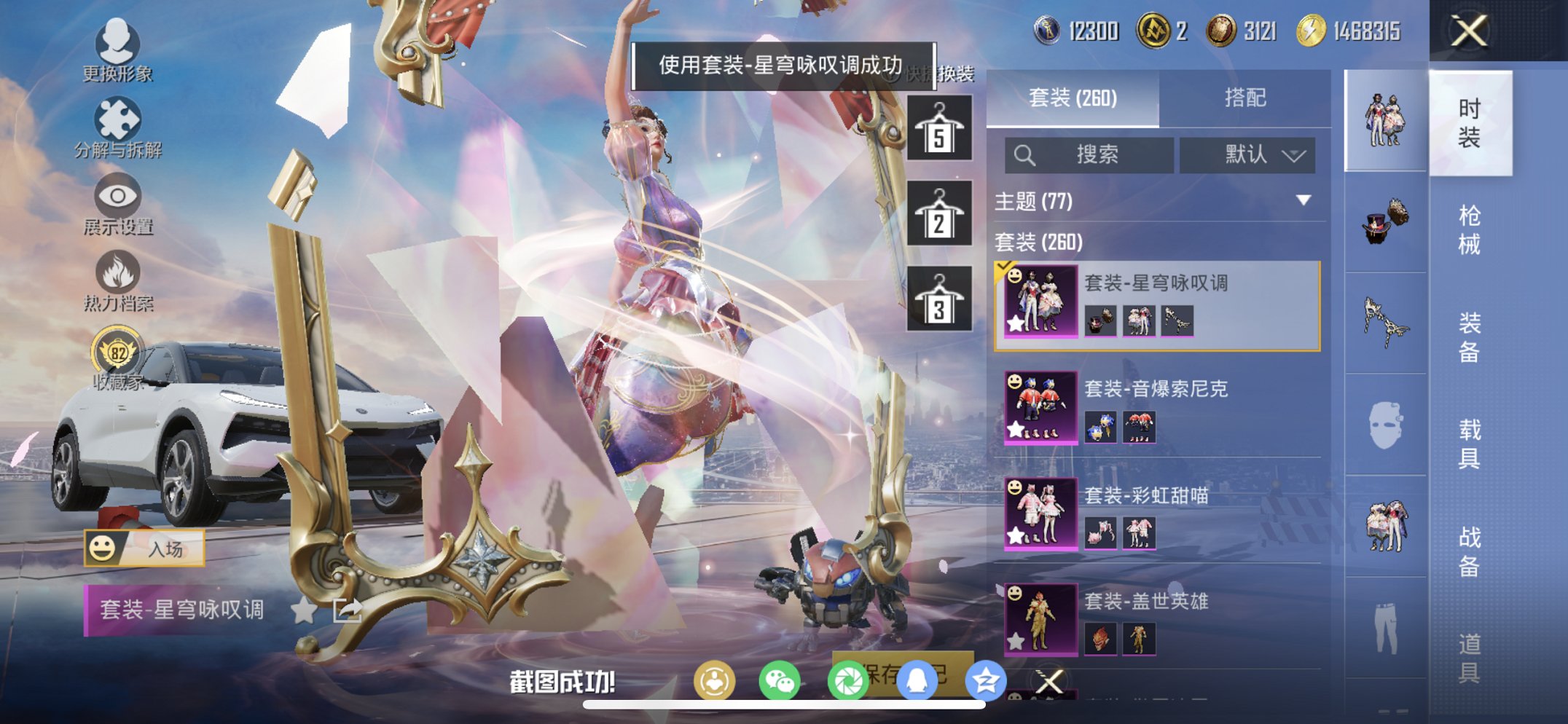Image resolution: width=1568 pixels, height=724 pixels.
Task: Select the 分解与拆解 dismantle tool
Action: 119,120
